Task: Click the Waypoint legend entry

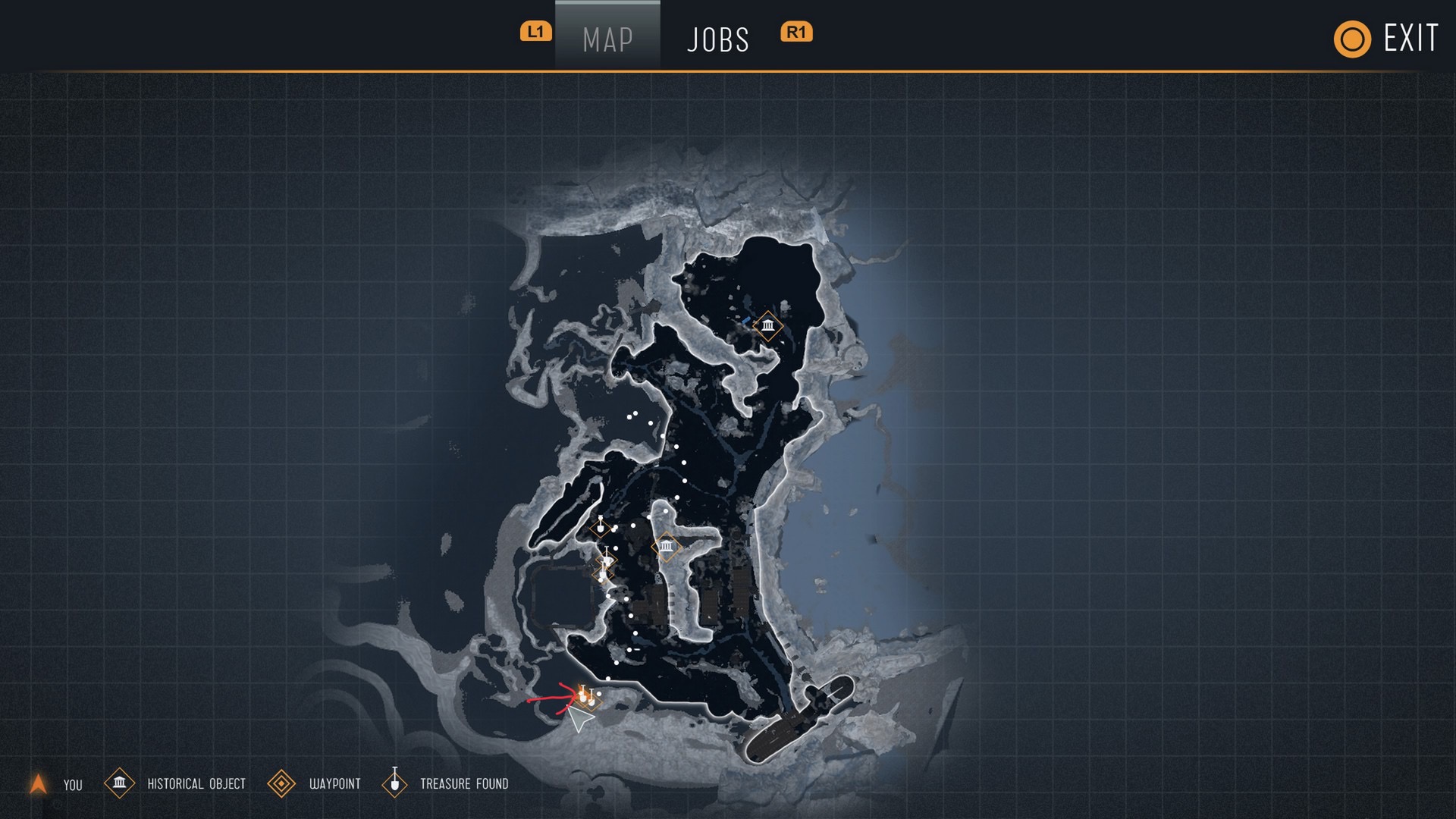Action: tap(315, 783)
